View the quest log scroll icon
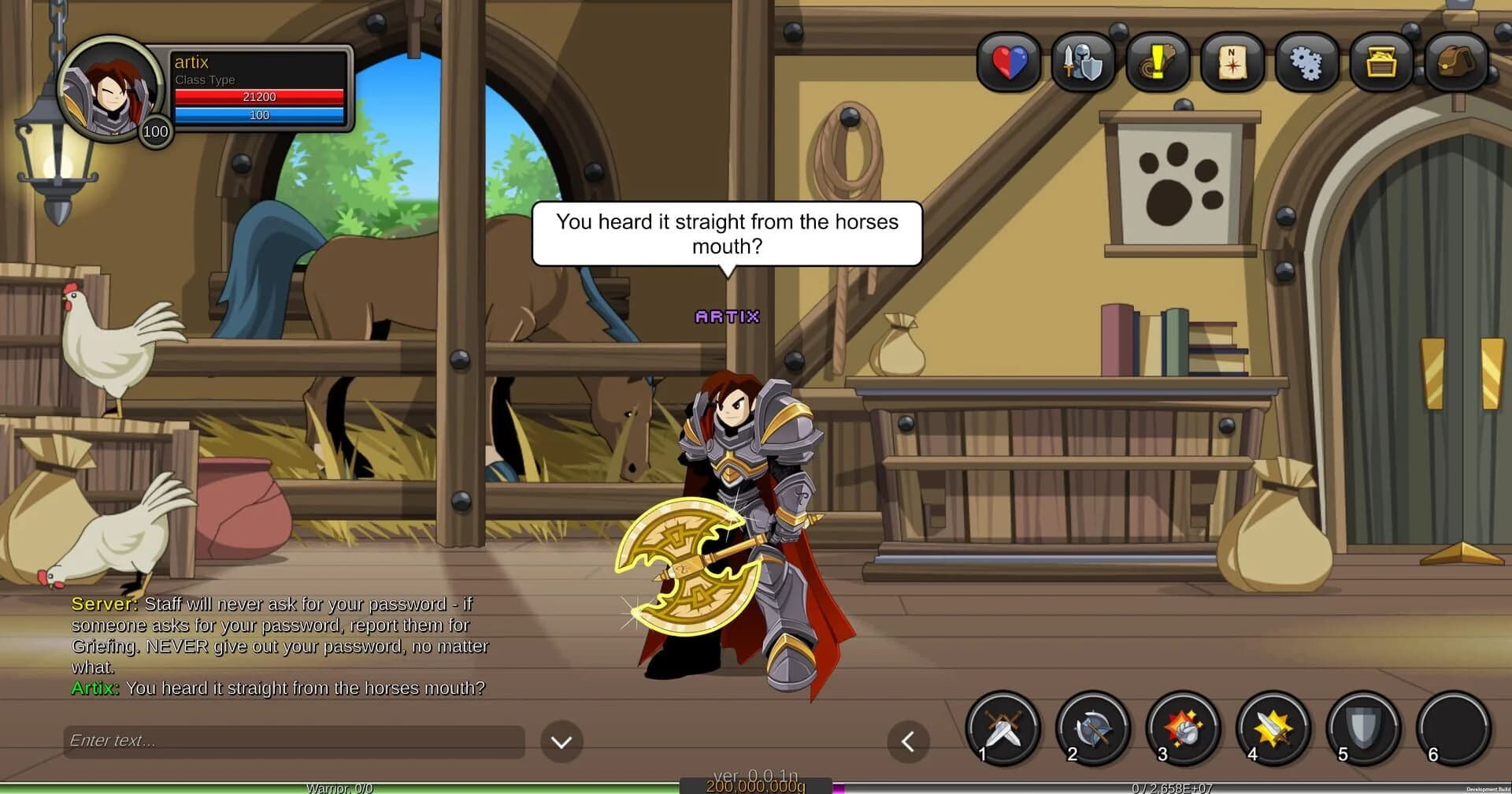Image resolution: width=1512 pixels, height=794 pixels. 1158,63
